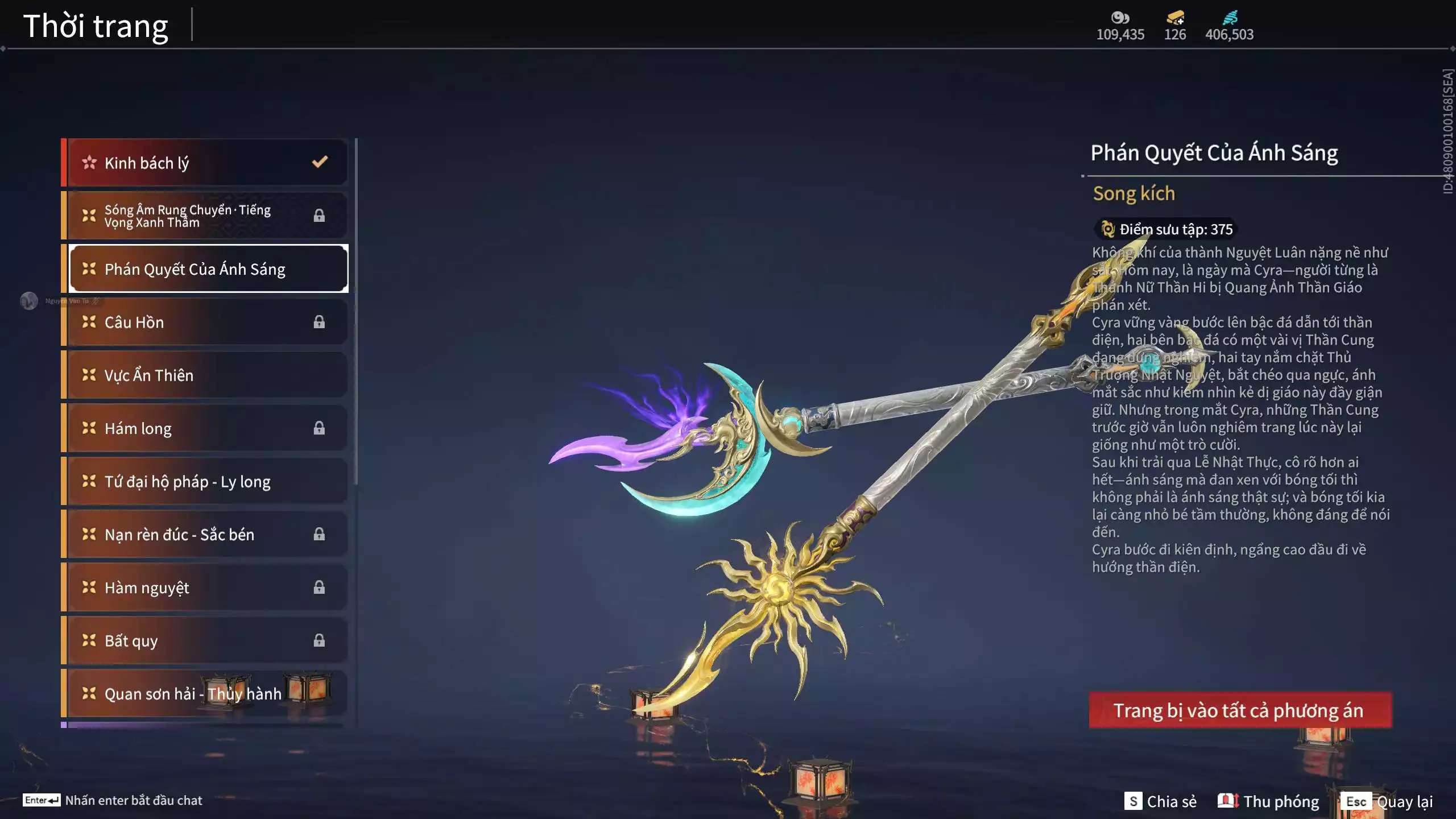
Task: Add more gold ingot currency
Action: [x=1175, y=18]
